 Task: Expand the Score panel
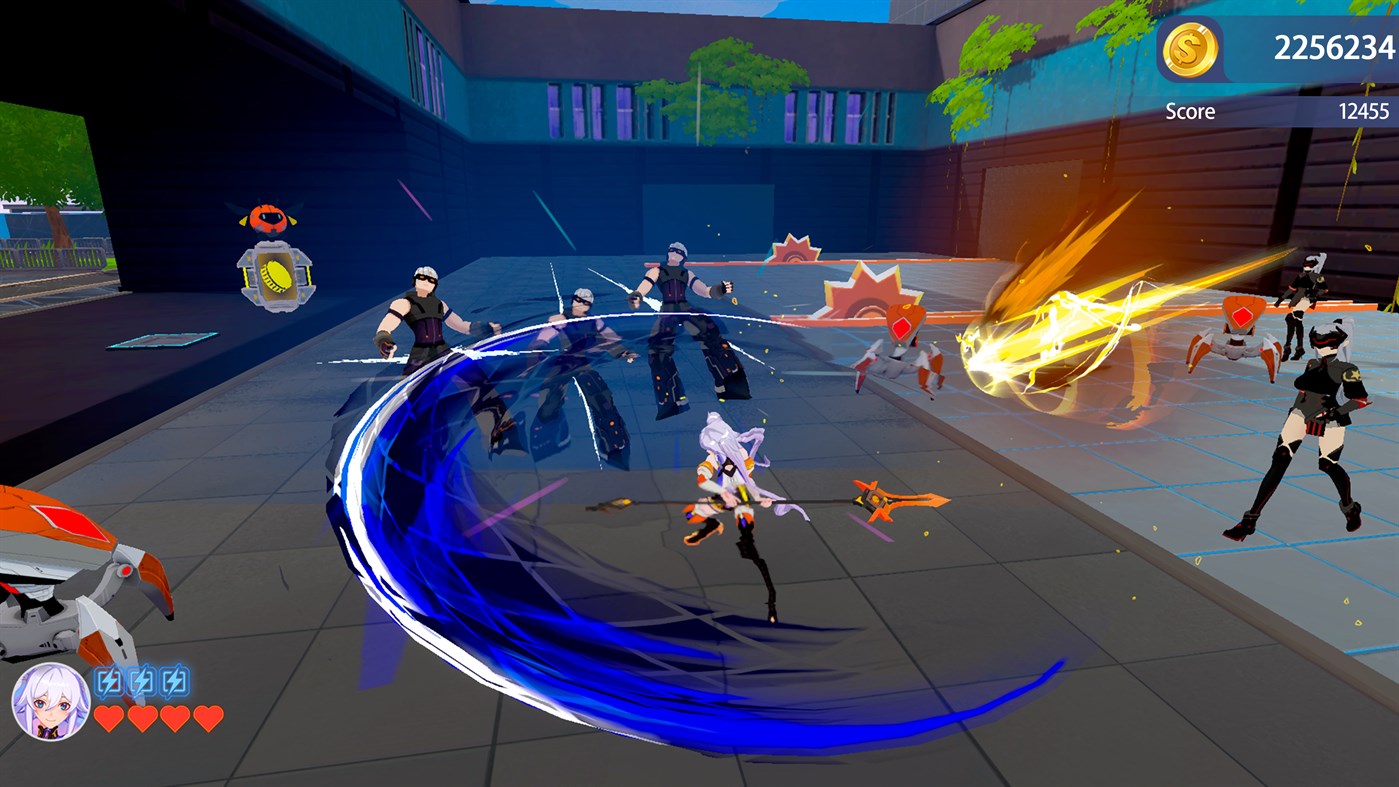[1270, 111]
